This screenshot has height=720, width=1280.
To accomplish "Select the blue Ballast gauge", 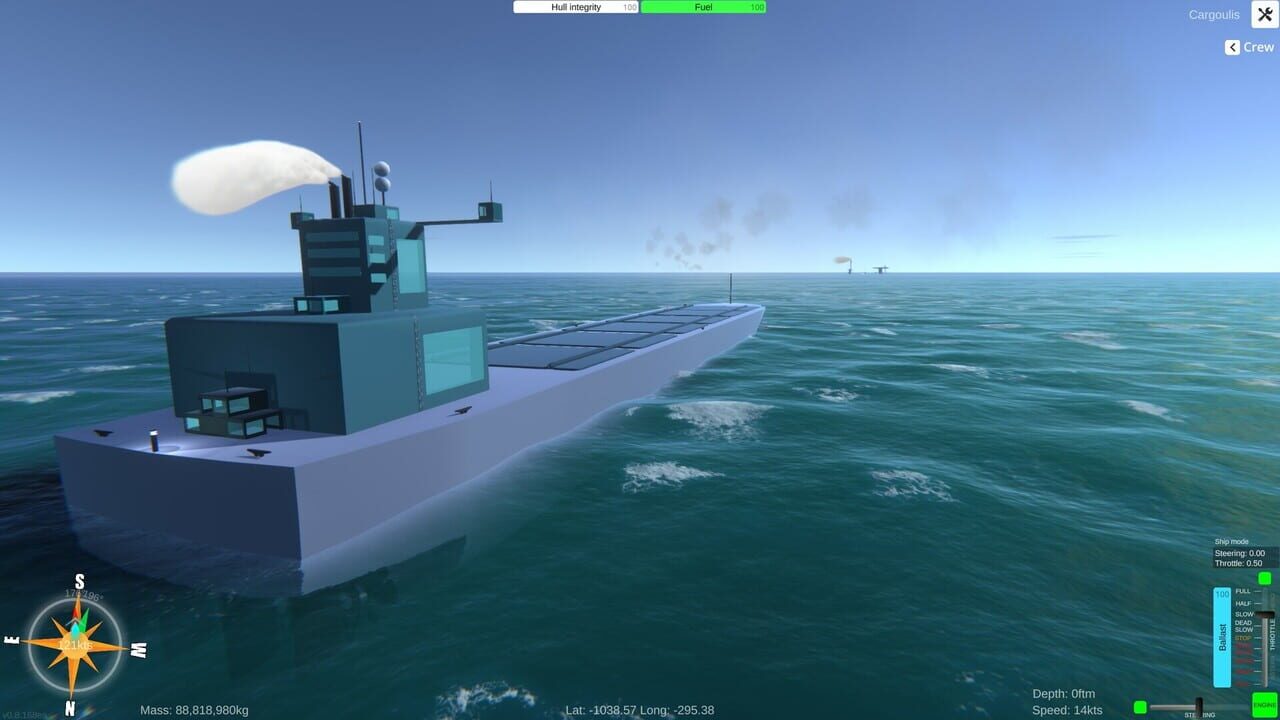I will pos(1222,636).
